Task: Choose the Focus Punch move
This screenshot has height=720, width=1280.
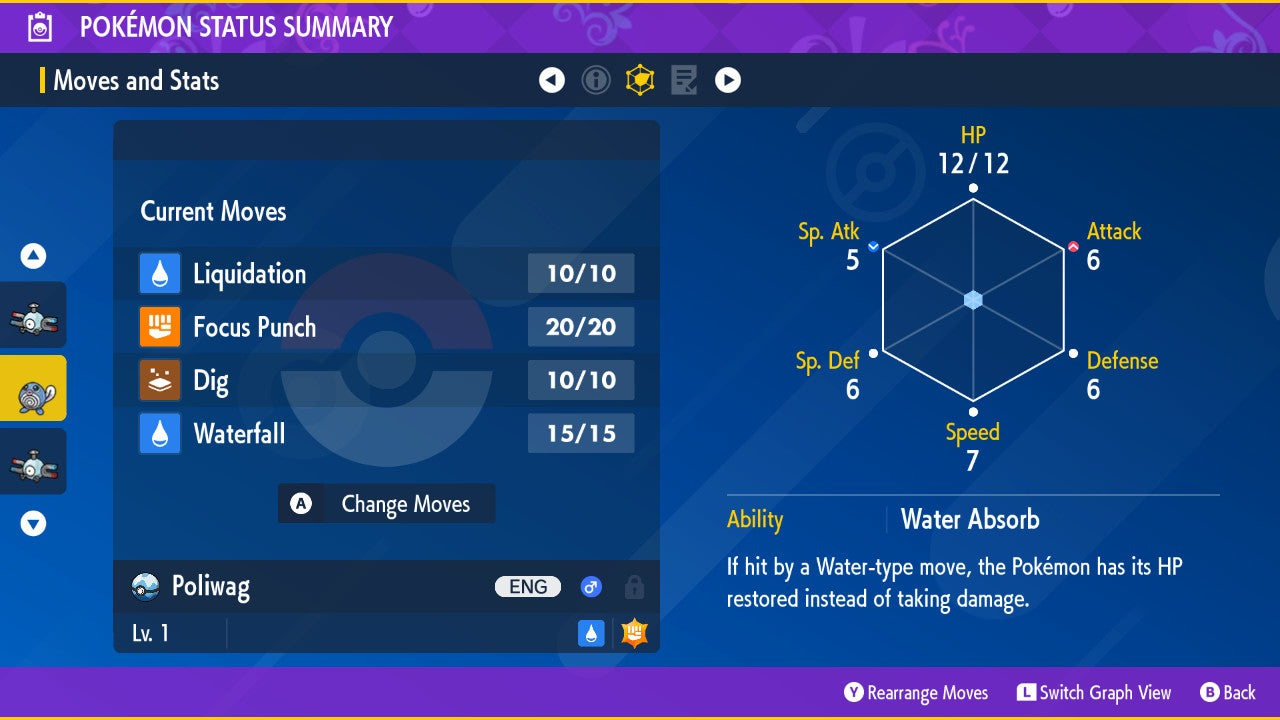Action: pos(386,327)
